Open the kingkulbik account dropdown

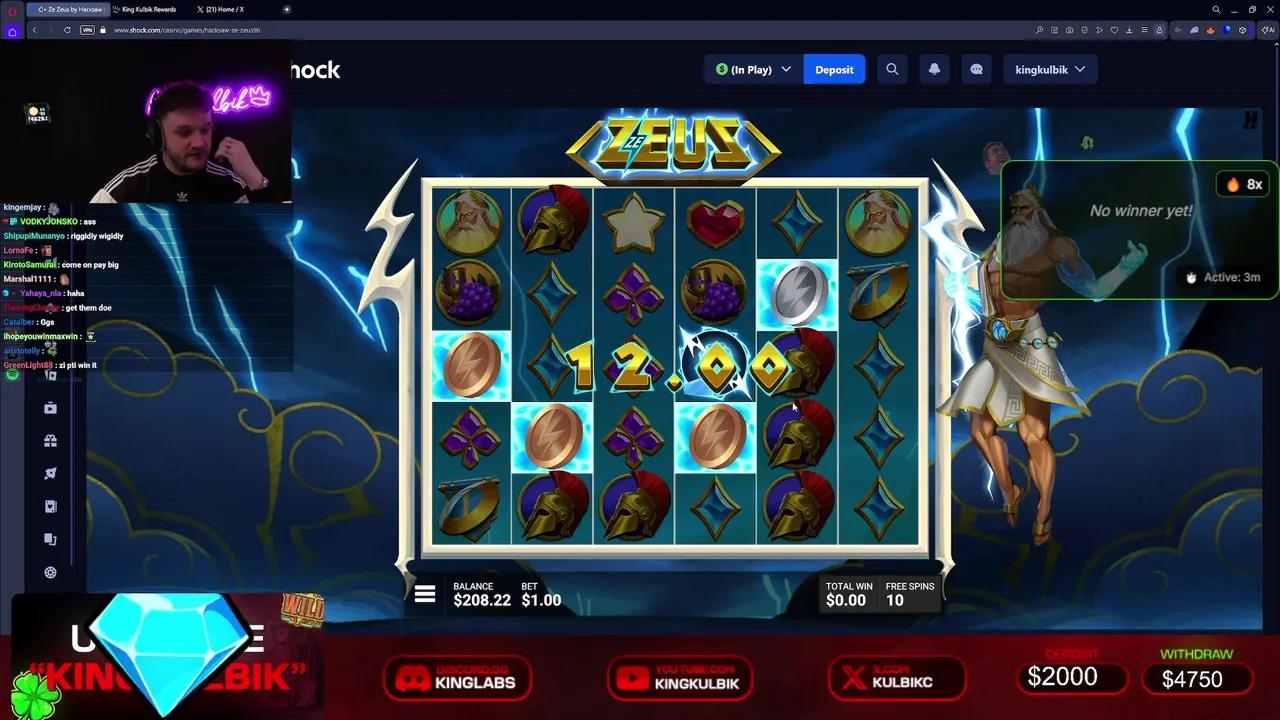tap(1050, 69)
